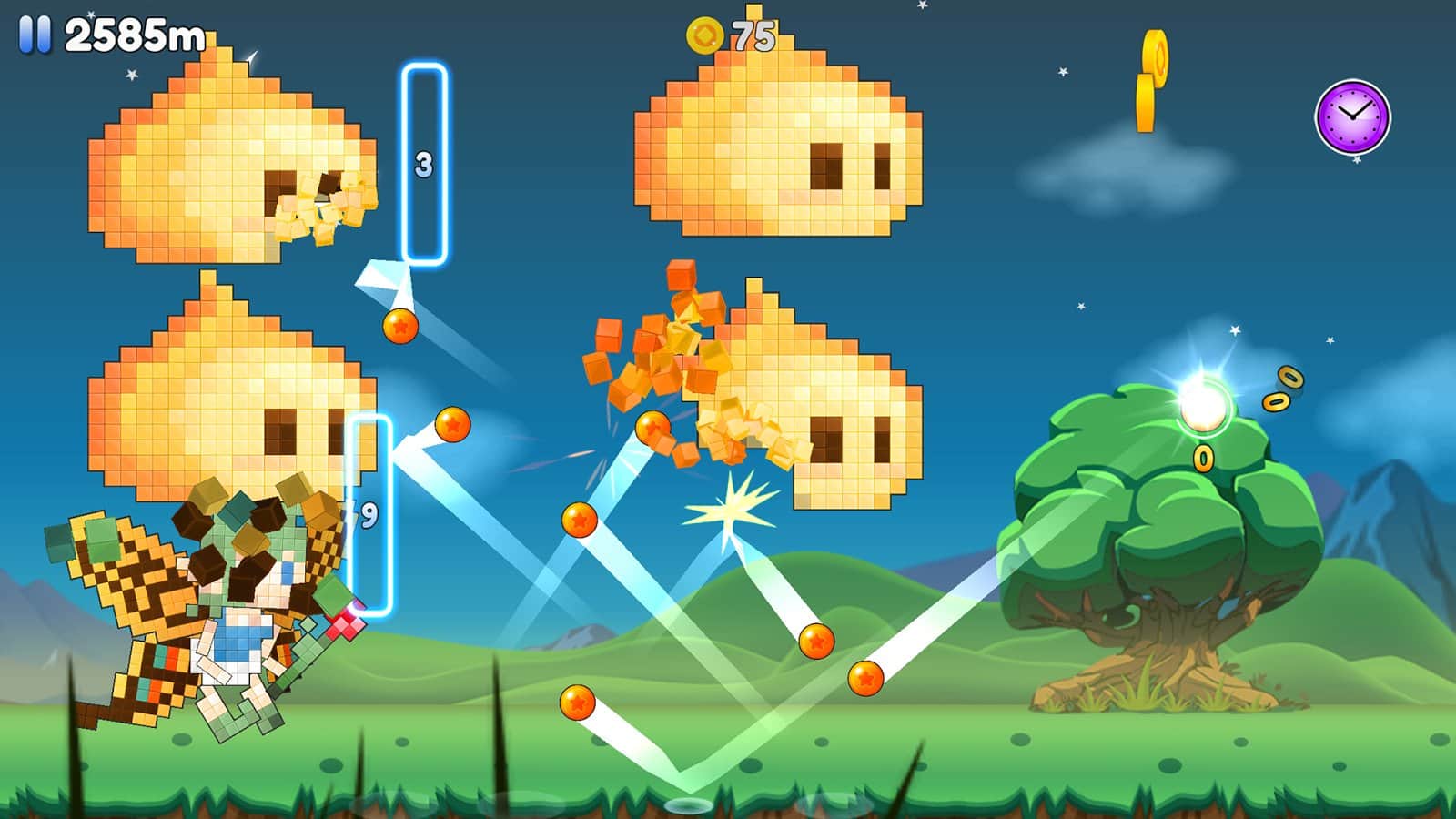
Task: Tap the shadow spot on the grass
Action: 689,806
